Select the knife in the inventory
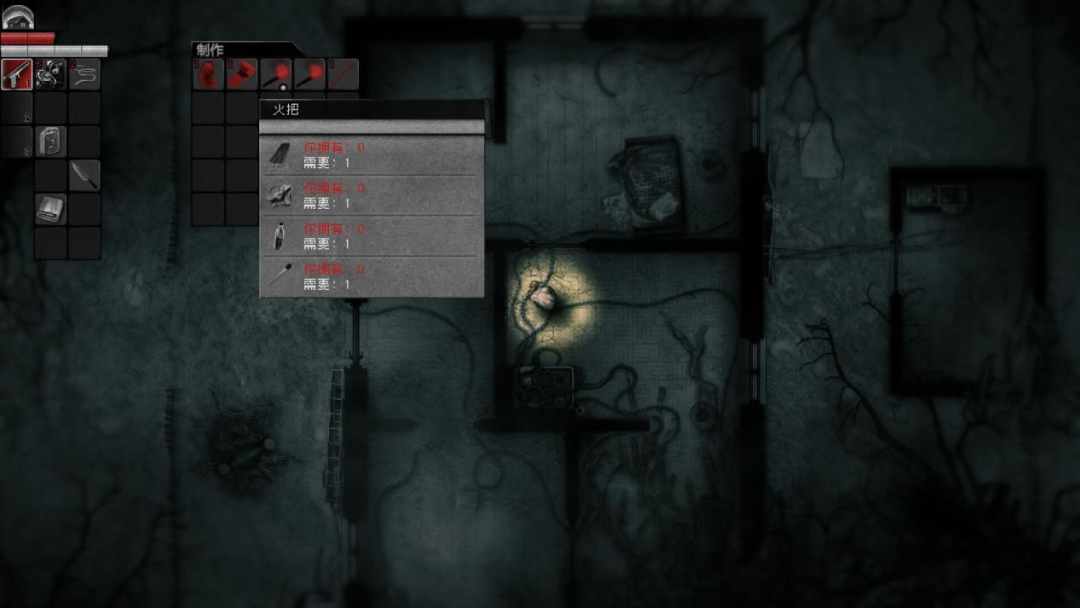The height and width of the screenshot is (608, 1080). tap(84, 175)
